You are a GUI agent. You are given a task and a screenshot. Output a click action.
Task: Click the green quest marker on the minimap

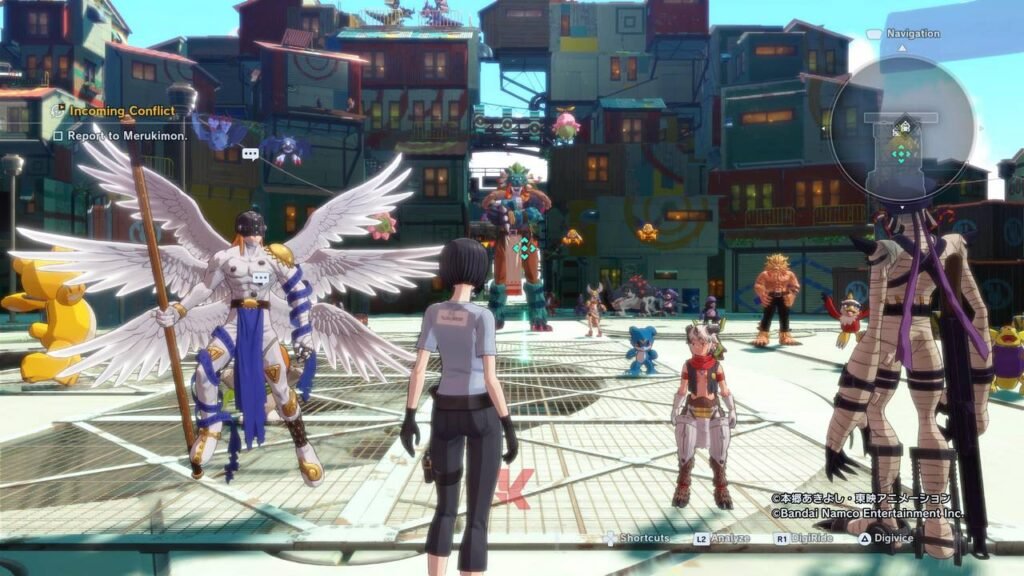[x=901, y=154]
